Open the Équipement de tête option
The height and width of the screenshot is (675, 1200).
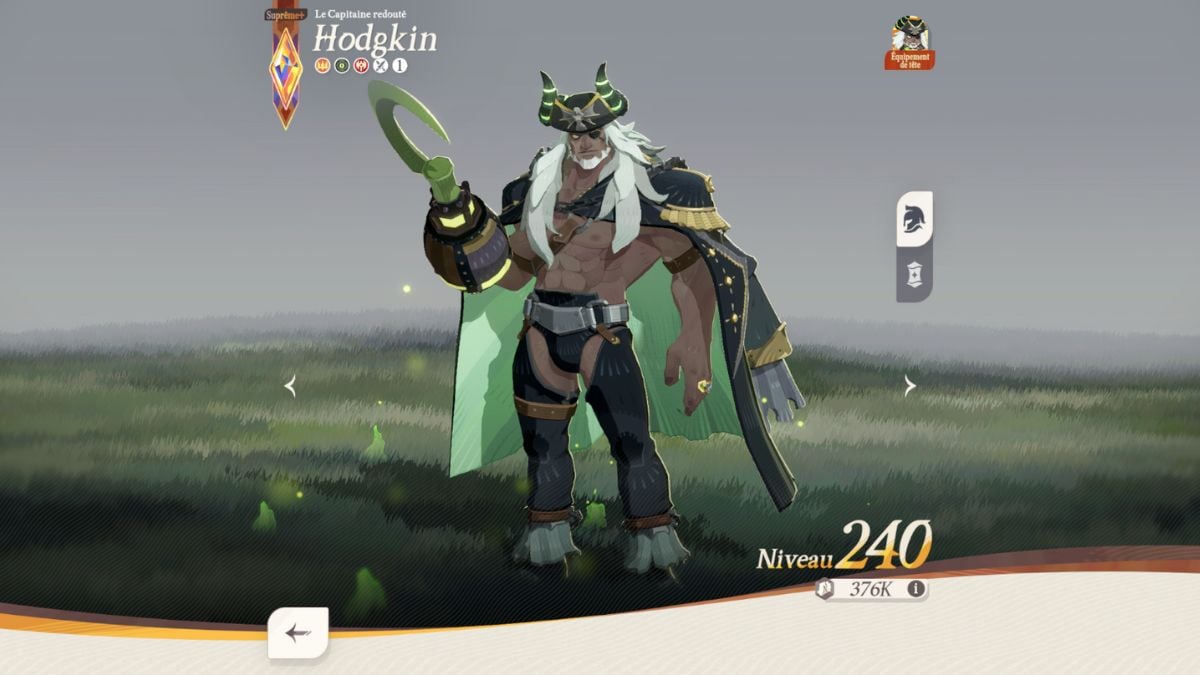pos(909,43)
